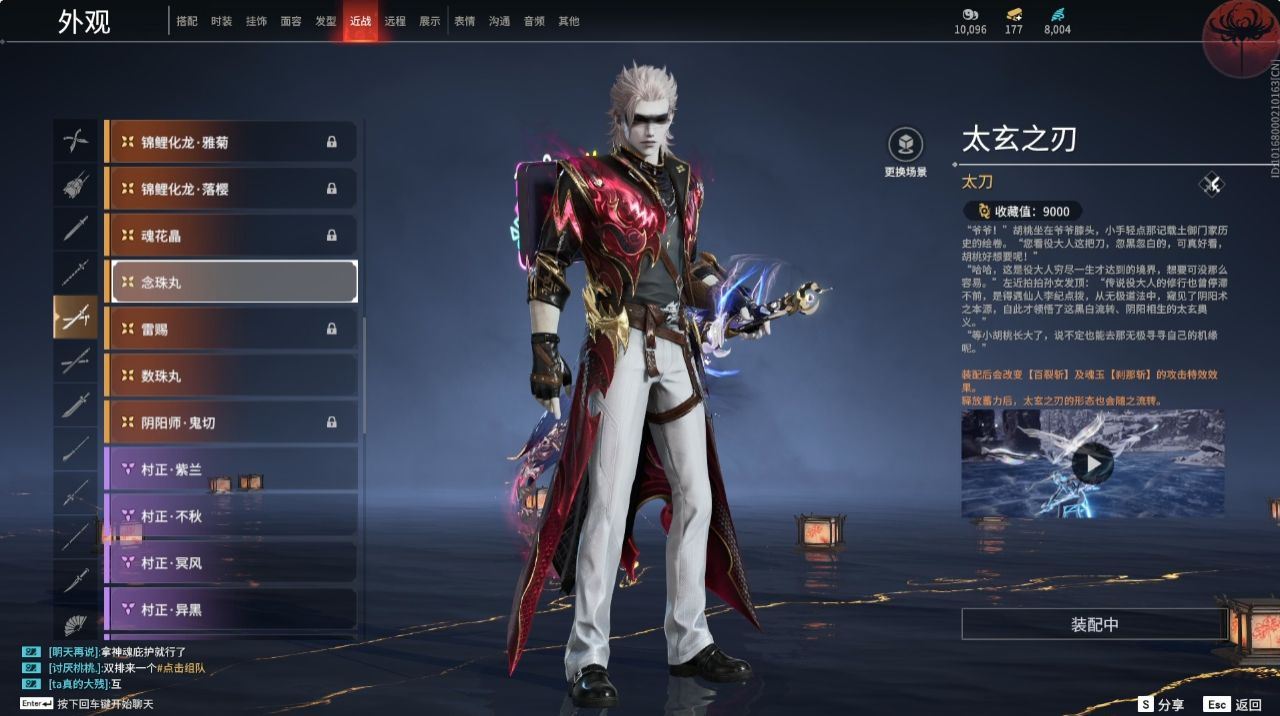Select the 村正·紫兰 skin
1280x716 pixels.
[233, 469]
